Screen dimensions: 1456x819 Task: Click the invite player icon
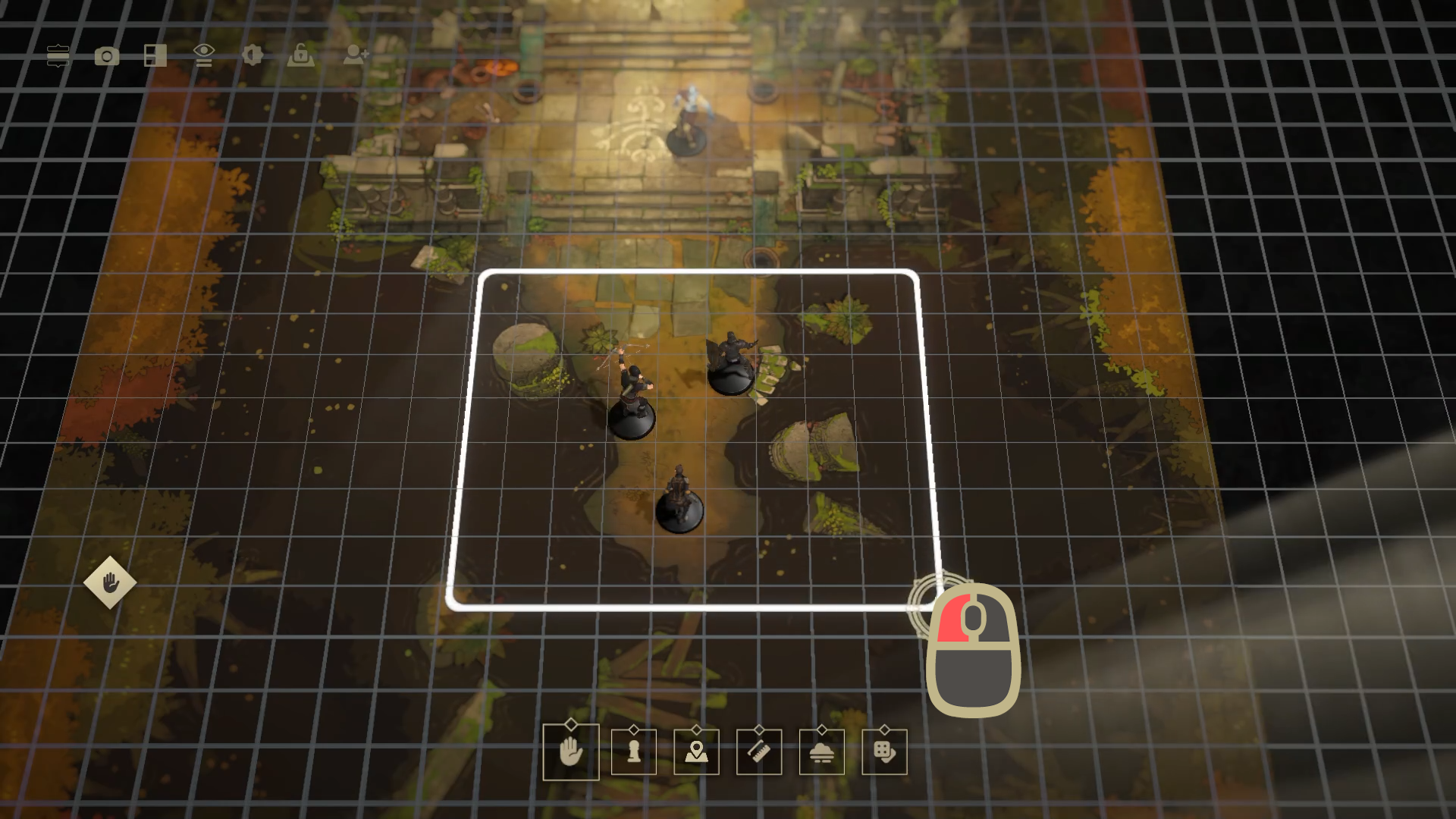click(x=355, y=55)
